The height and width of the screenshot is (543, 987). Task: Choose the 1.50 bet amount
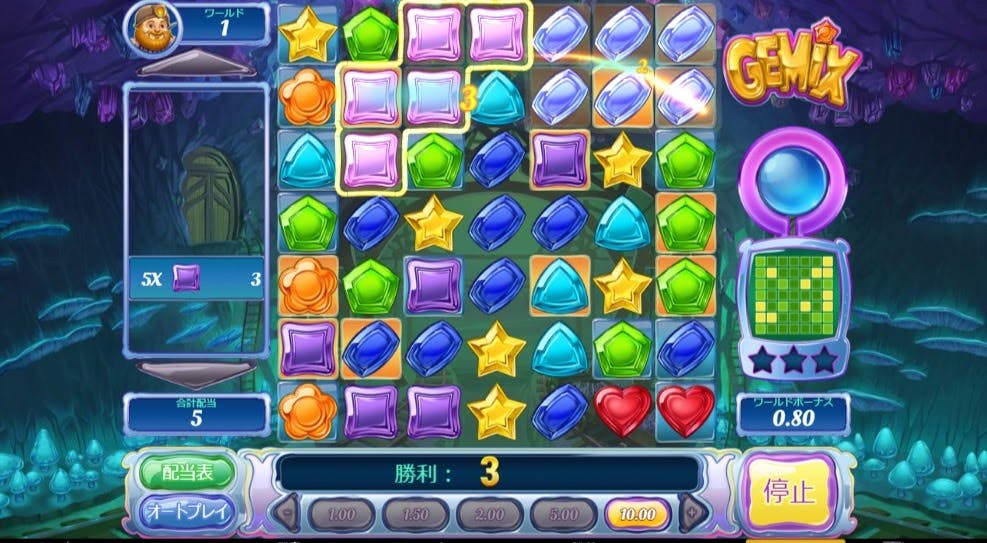(x=415, y=515)
